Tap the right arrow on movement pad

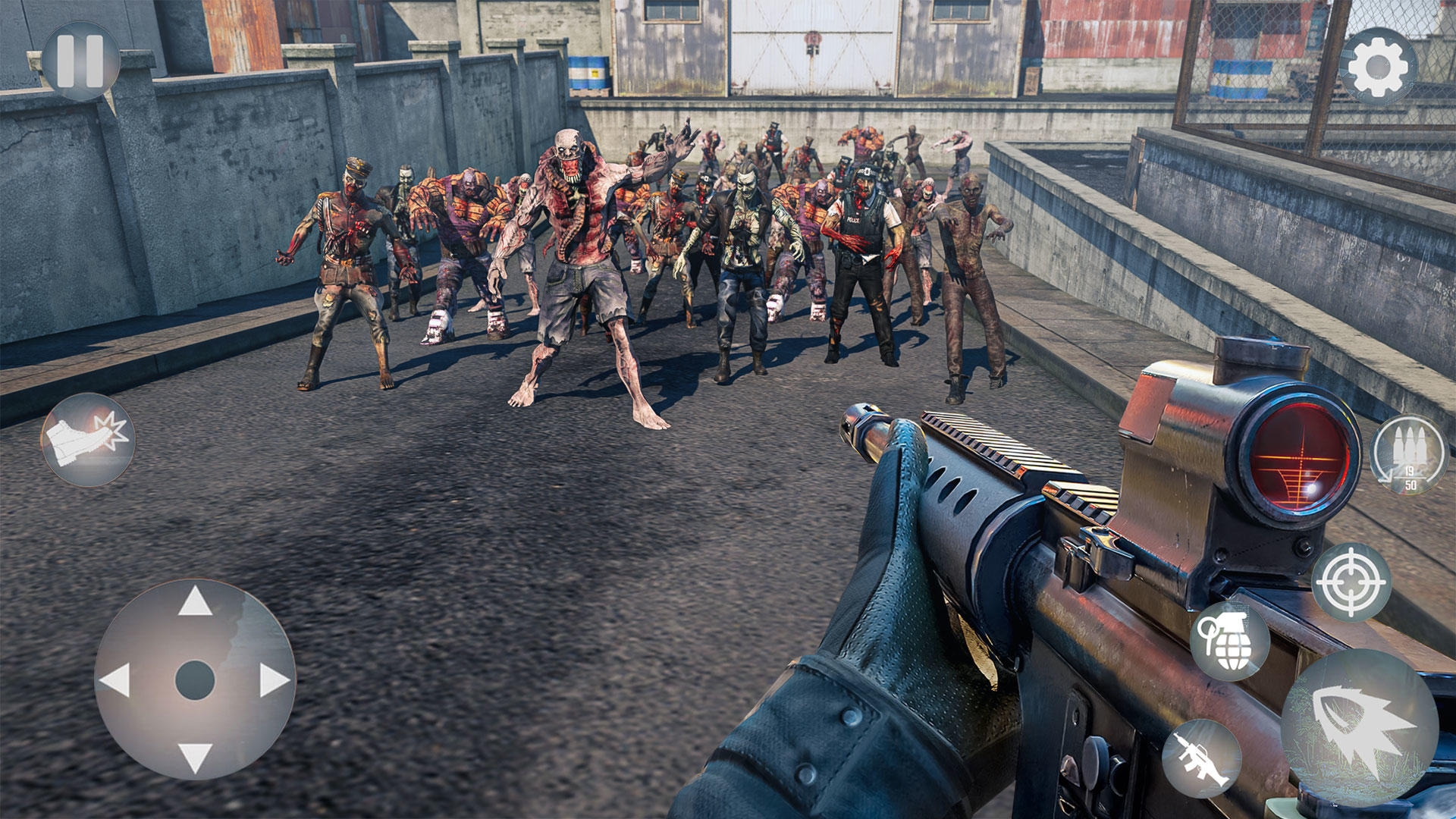(274, 680)
